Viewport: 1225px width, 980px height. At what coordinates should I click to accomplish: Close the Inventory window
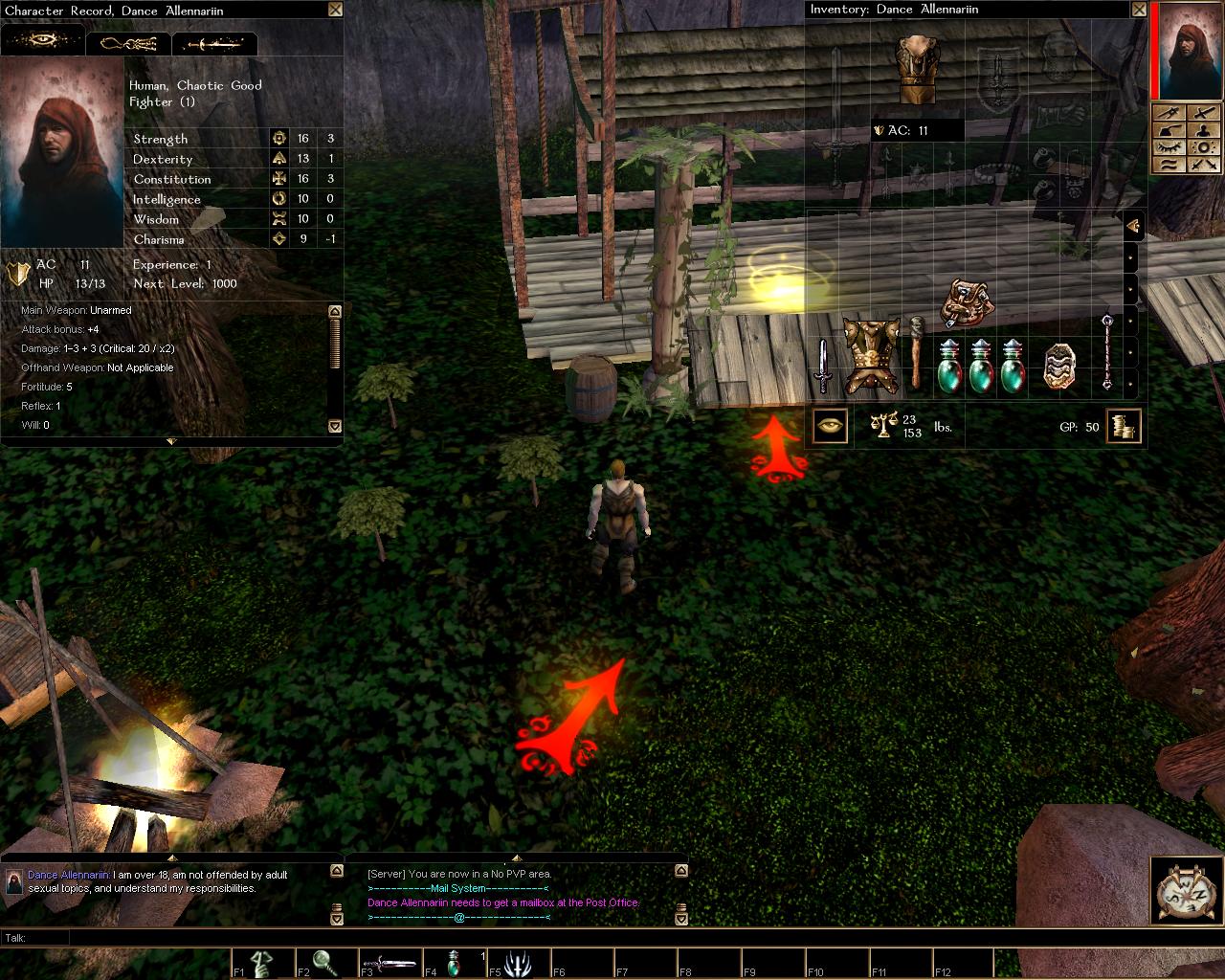pyautogui.click(x=1139, y=10)
